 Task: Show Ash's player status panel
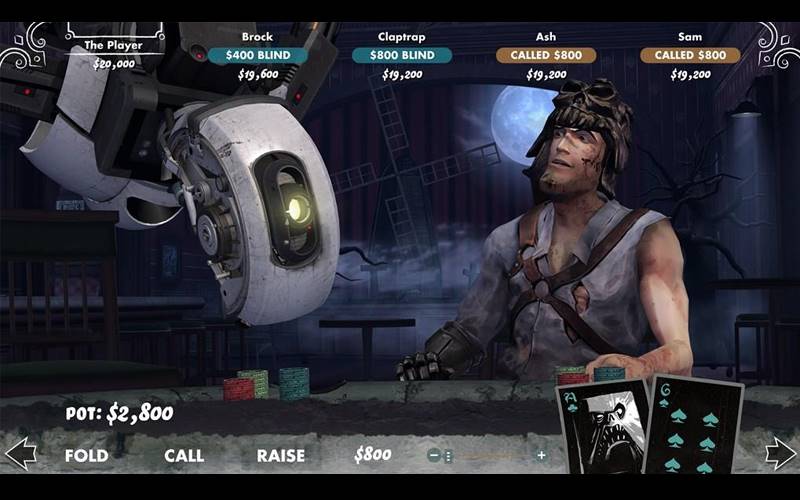click(x=546, y=55)
